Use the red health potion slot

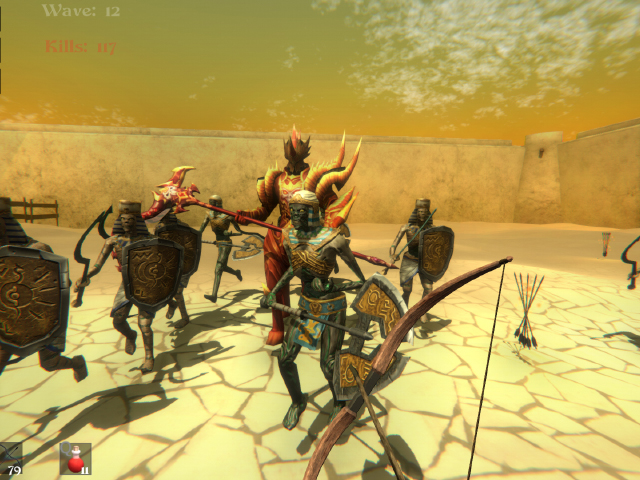(x=75, y=458)
